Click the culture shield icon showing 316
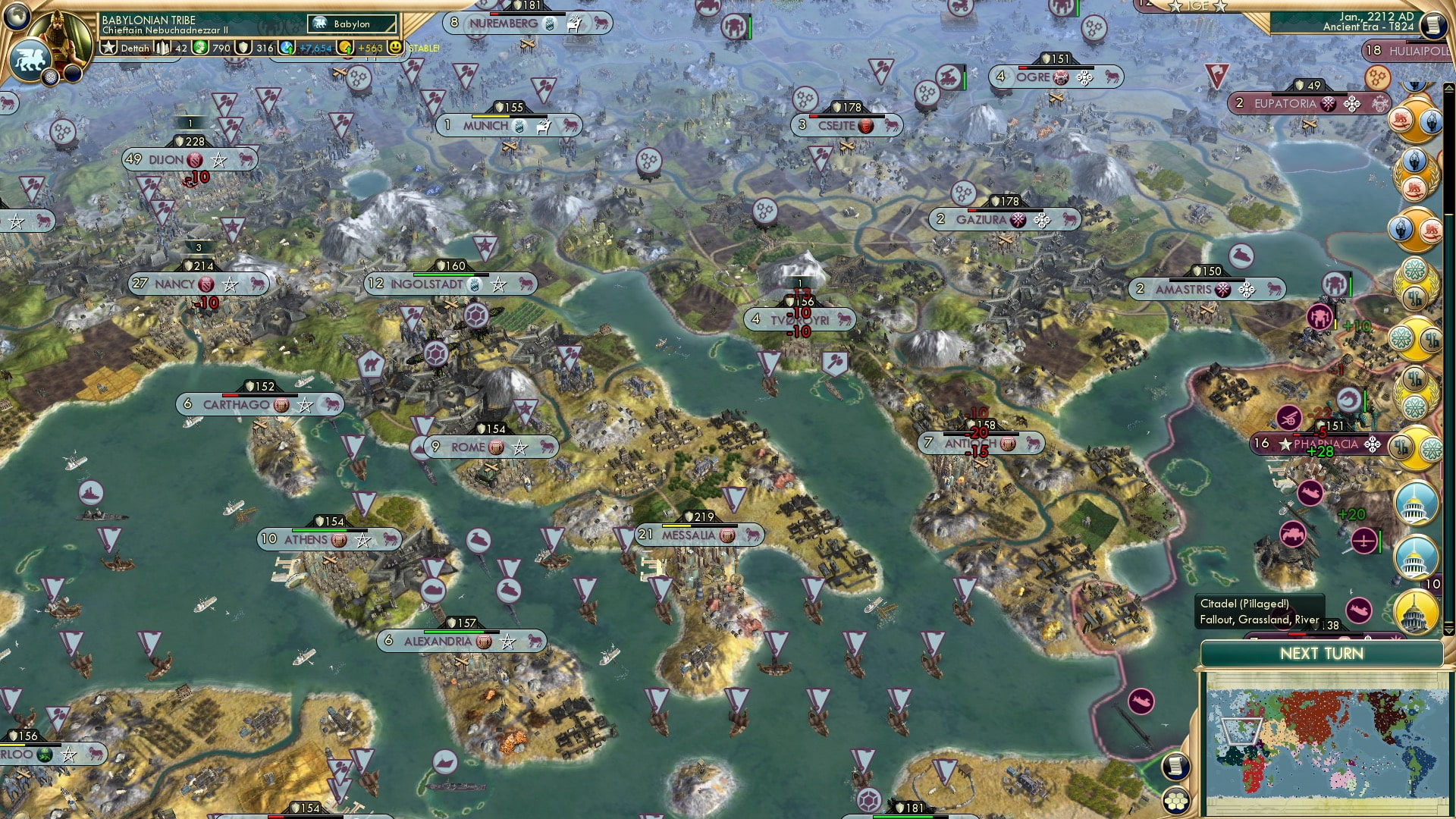Image resolution: width=1456 pixels, height=819 pixels. pos(243,48)
